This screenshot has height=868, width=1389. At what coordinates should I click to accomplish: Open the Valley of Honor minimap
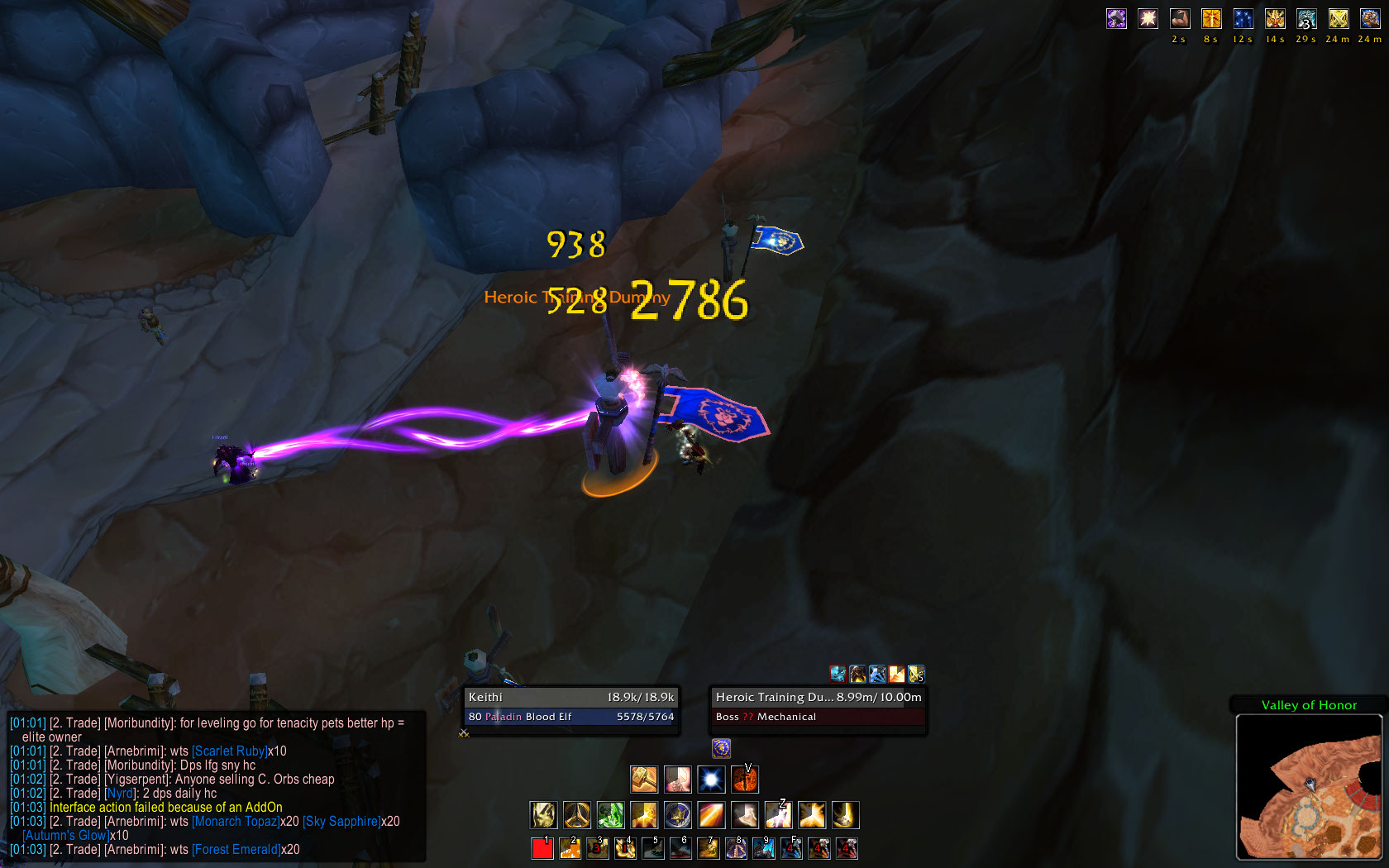pyautogui.click(x=1308, y=787)
